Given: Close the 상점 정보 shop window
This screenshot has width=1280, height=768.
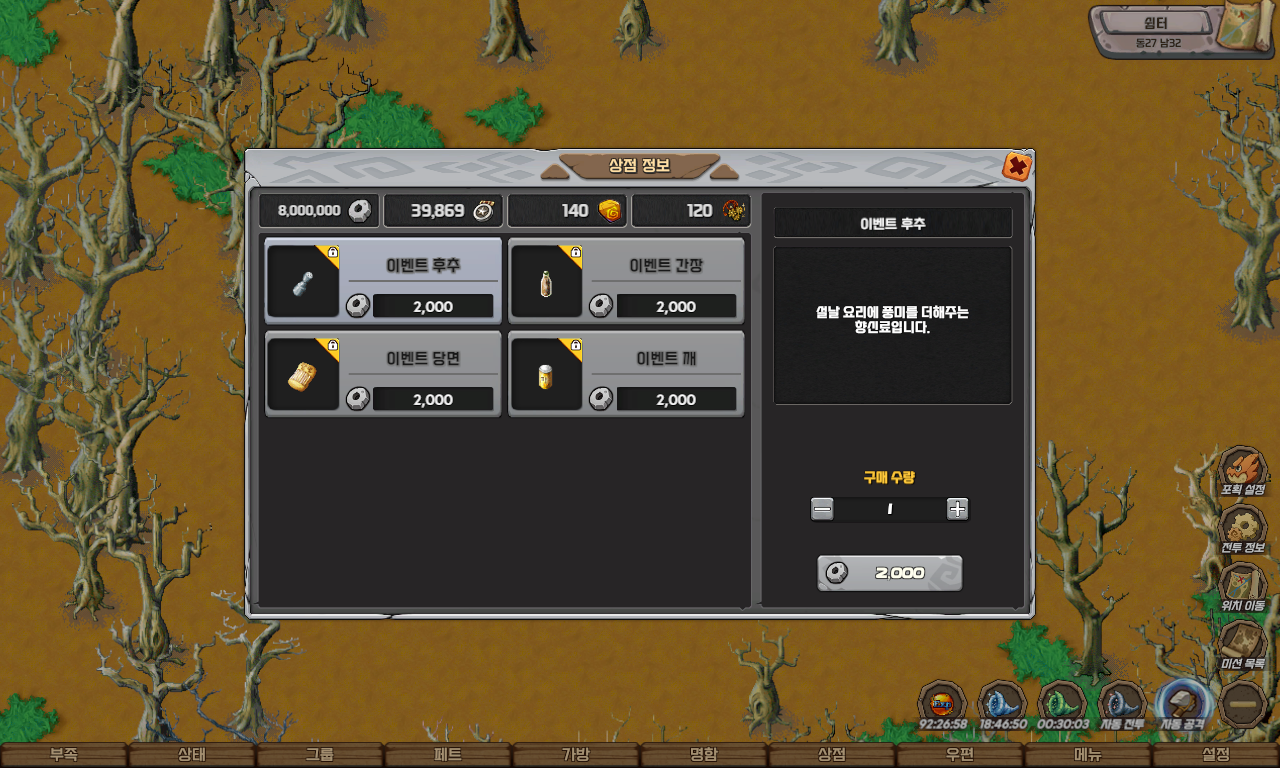Looking at the screenshot, I should coord(1017,166).
